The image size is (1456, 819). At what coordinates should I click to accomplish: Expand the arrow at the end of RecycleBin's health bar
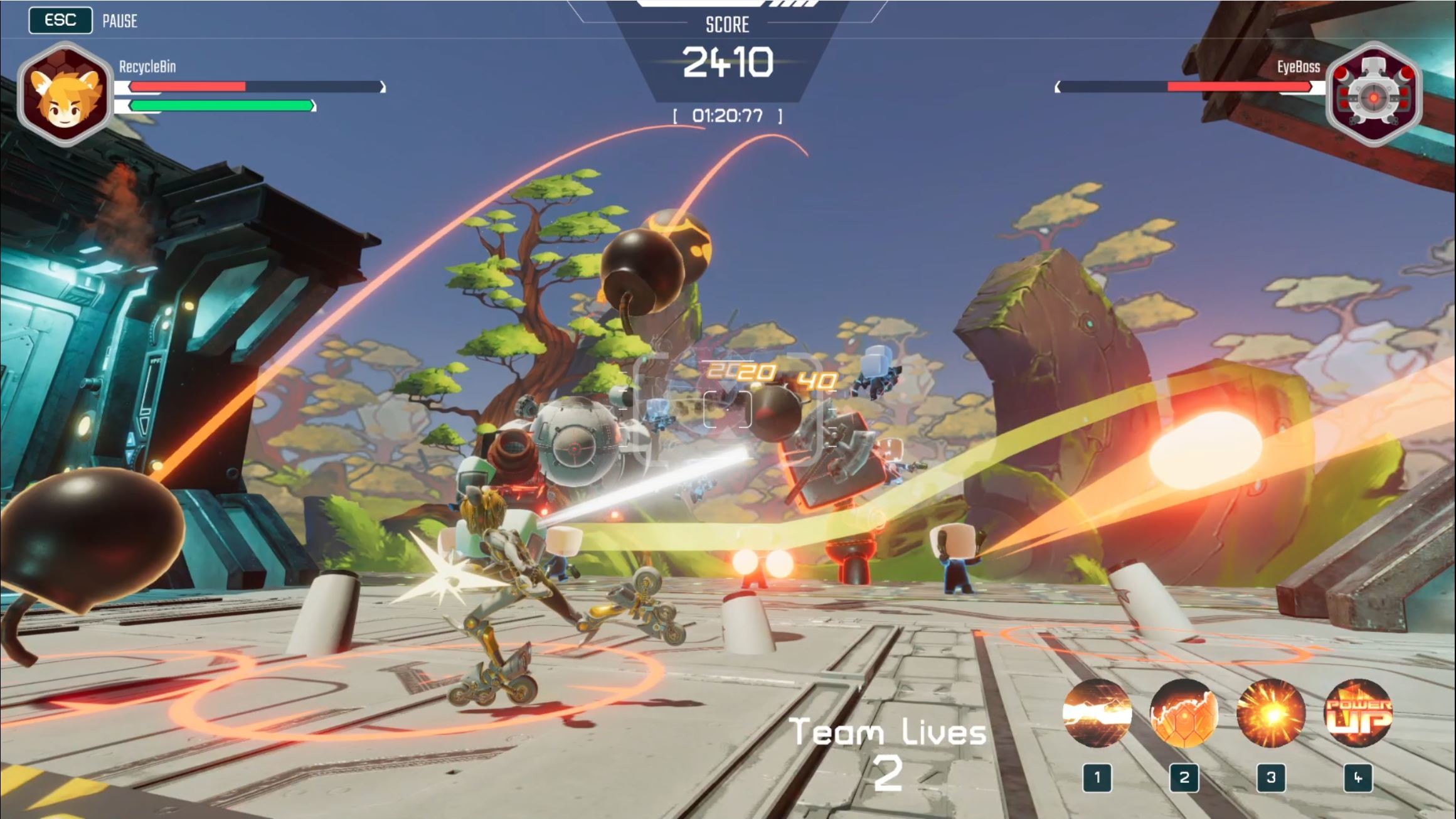(381, 86)
